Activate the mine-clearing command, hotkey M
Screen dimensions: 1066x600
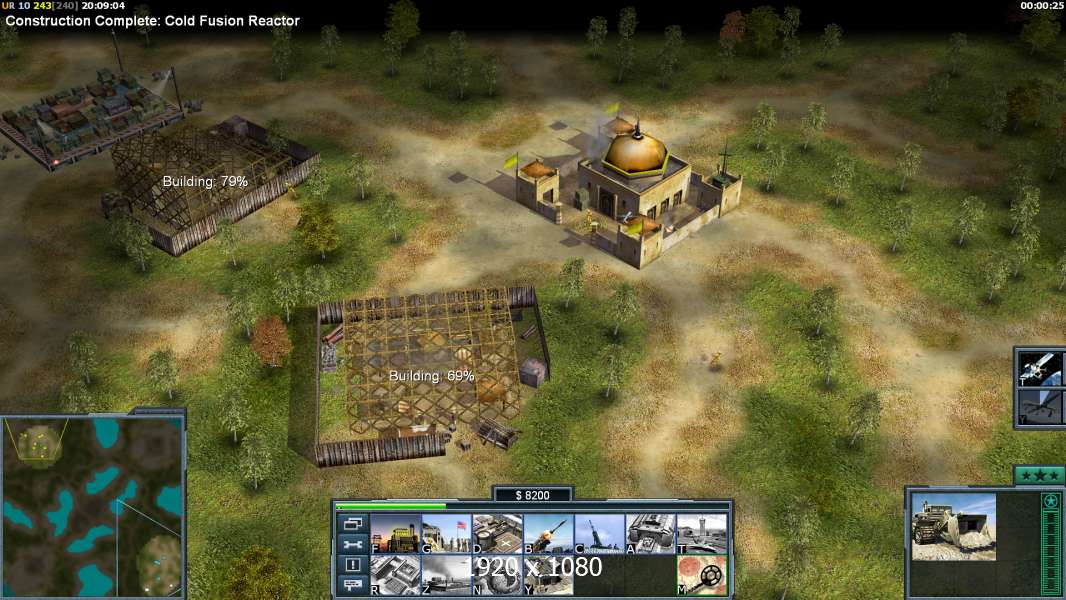coord(701,575)
